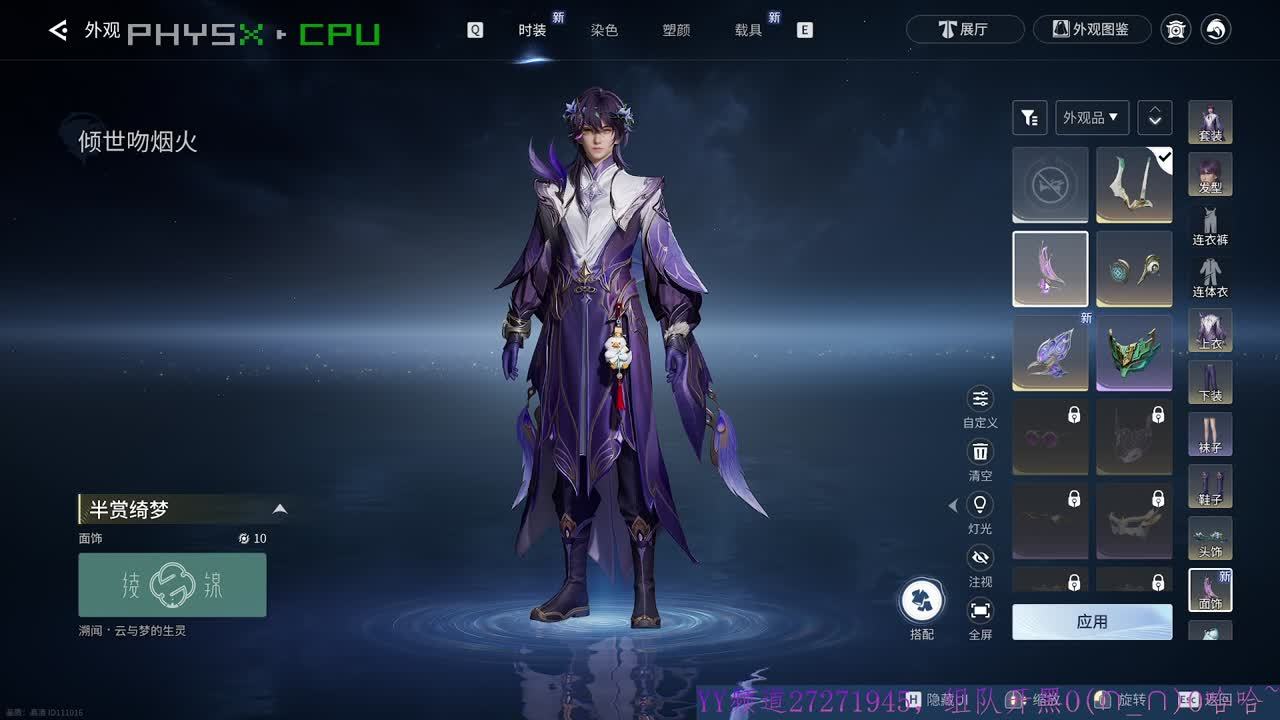Select the green mask face accessory
This screenshot has height=720, width=1280.
(x=1134, y=353)
